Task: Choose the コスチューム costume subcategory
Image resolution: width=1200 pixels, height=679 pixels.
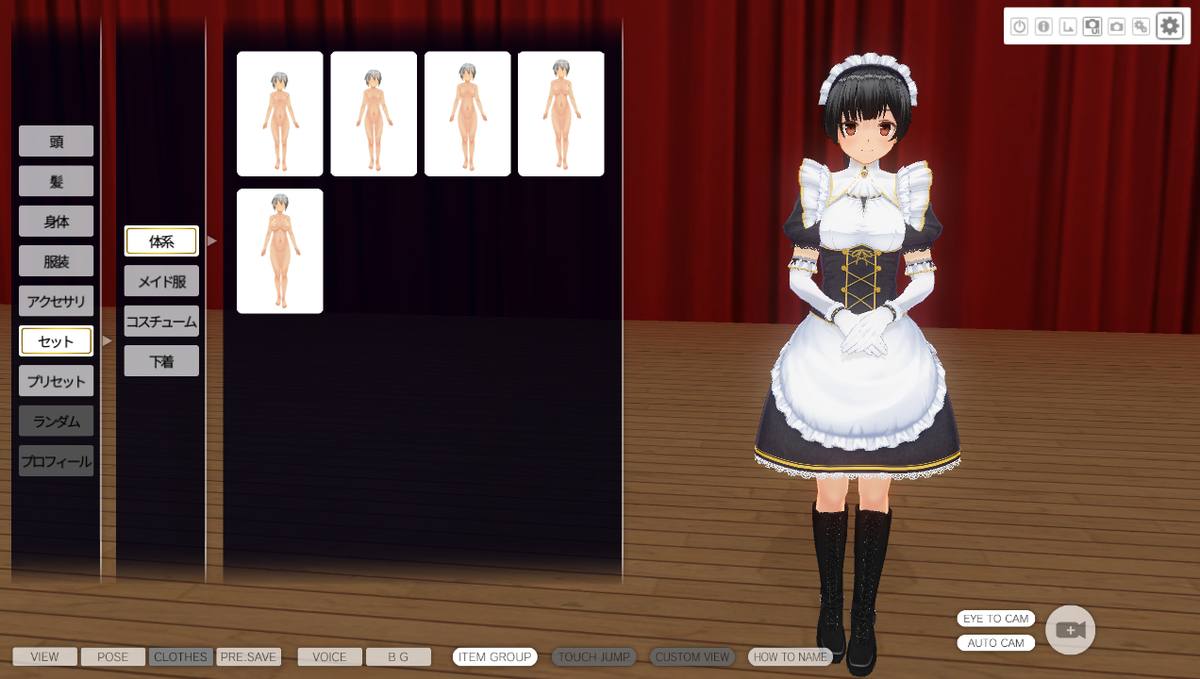Action: (161, 321)
